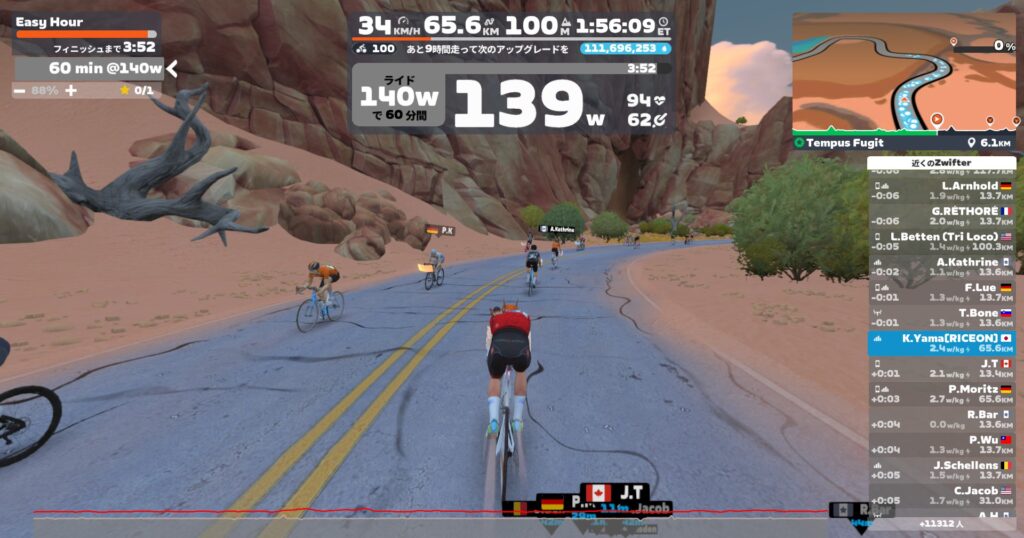Pick J.Schellens from the nearby Zwifters

point(942,470)
